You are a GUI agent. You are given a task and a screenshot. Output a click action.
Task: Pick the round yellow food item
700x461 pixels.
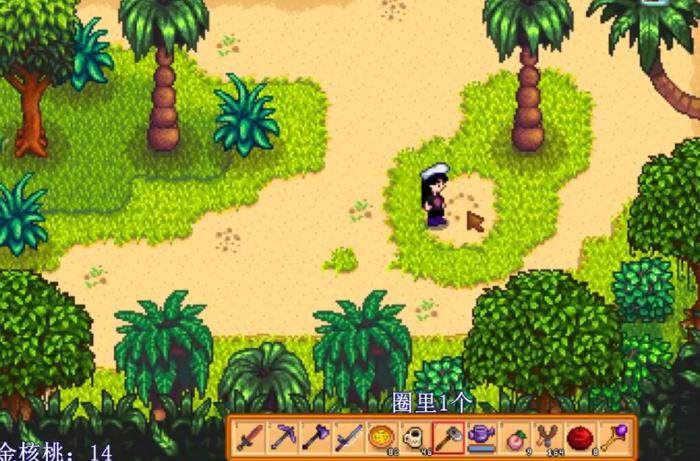tap(381, 438)
